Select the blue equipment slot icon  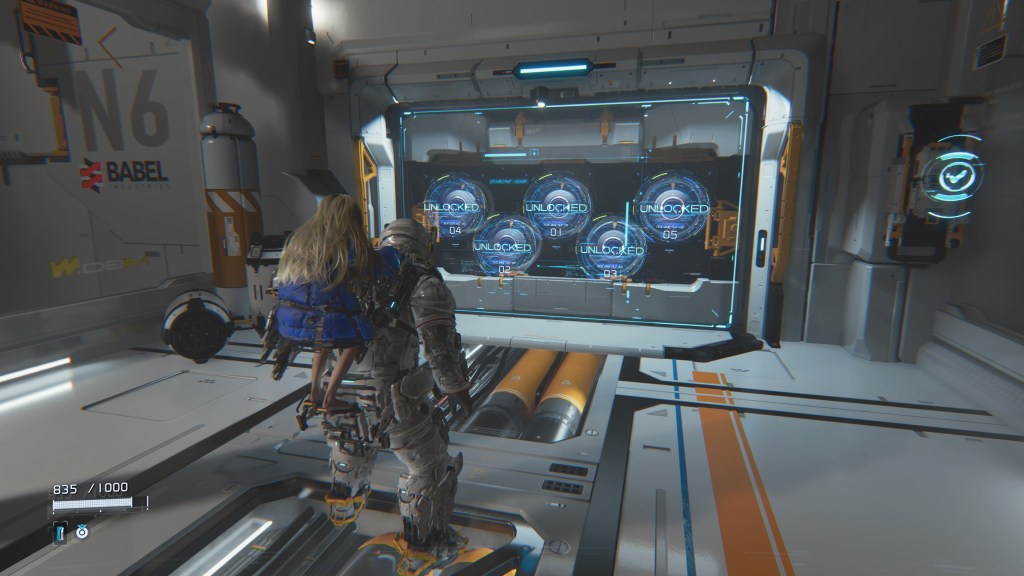click(61, 531)
